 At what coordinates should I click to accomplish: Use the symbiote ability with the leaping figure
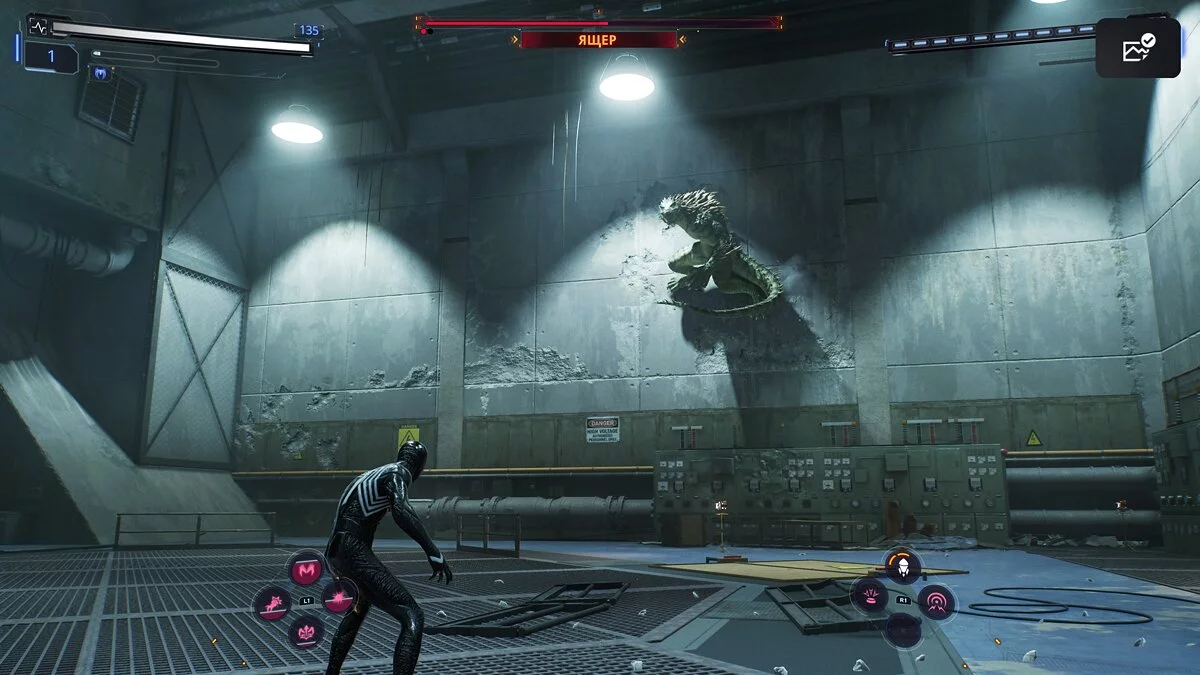click(x=272, y=603)
